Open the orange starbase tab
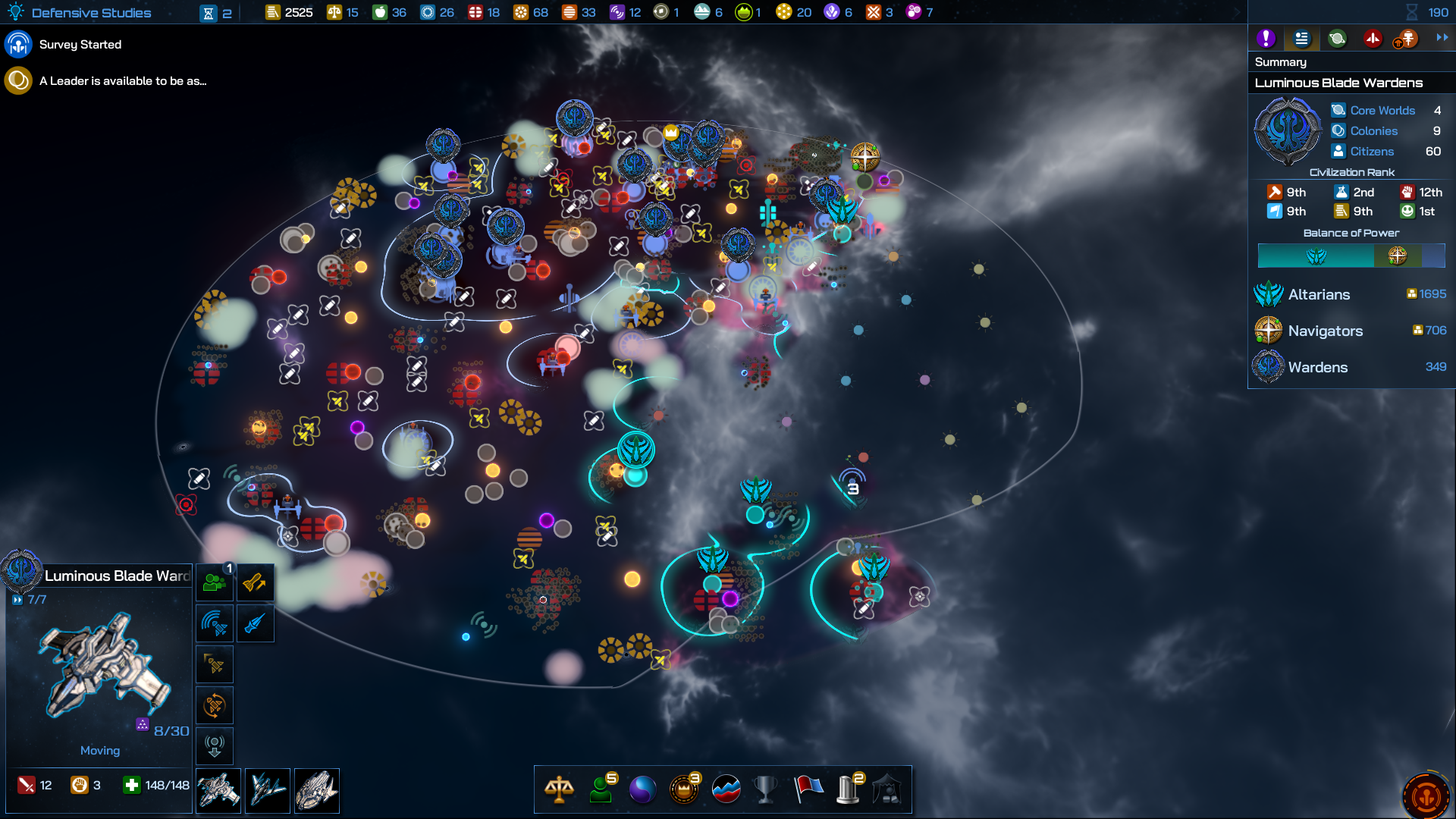 point(1406,39)
